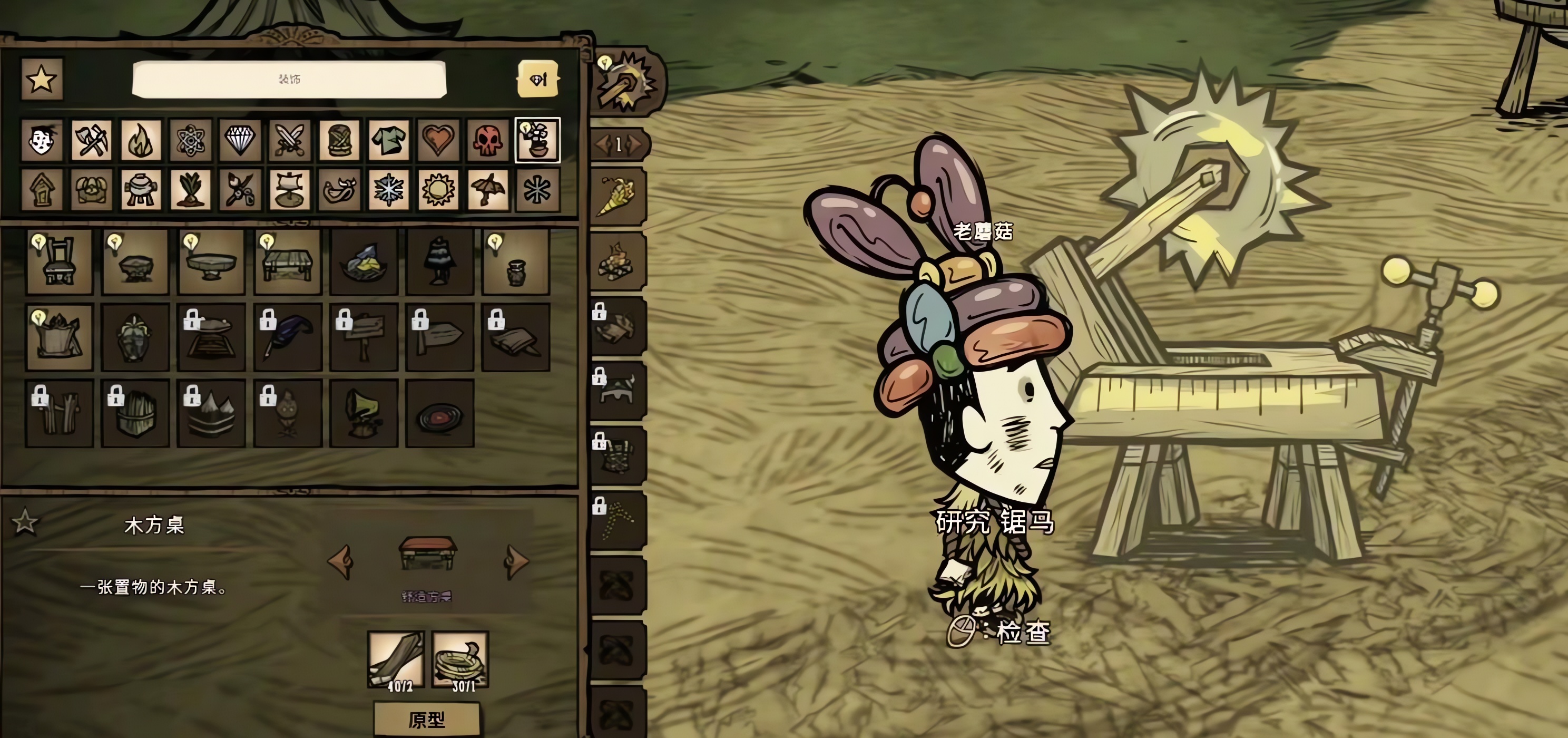Switch to the axe and pickaxe tools category
Image resolution: width=1568 pixels, height=738 pixels.
pos(91,140)
